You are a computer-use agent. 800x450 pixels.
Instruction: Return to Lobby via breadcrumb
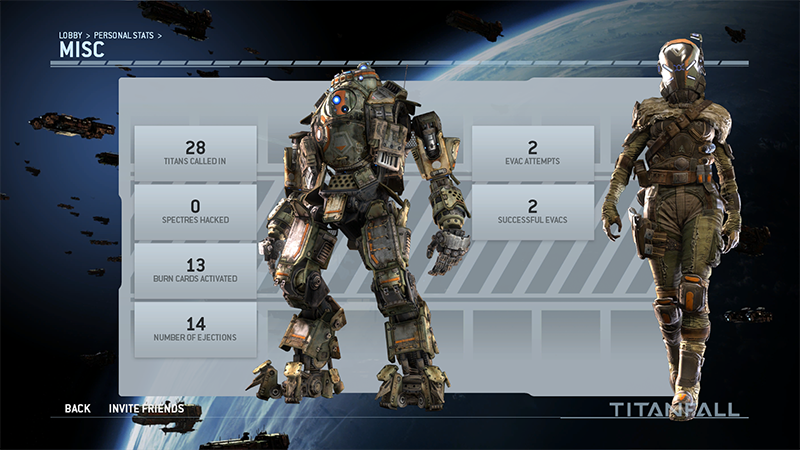(x=70, y=35)
